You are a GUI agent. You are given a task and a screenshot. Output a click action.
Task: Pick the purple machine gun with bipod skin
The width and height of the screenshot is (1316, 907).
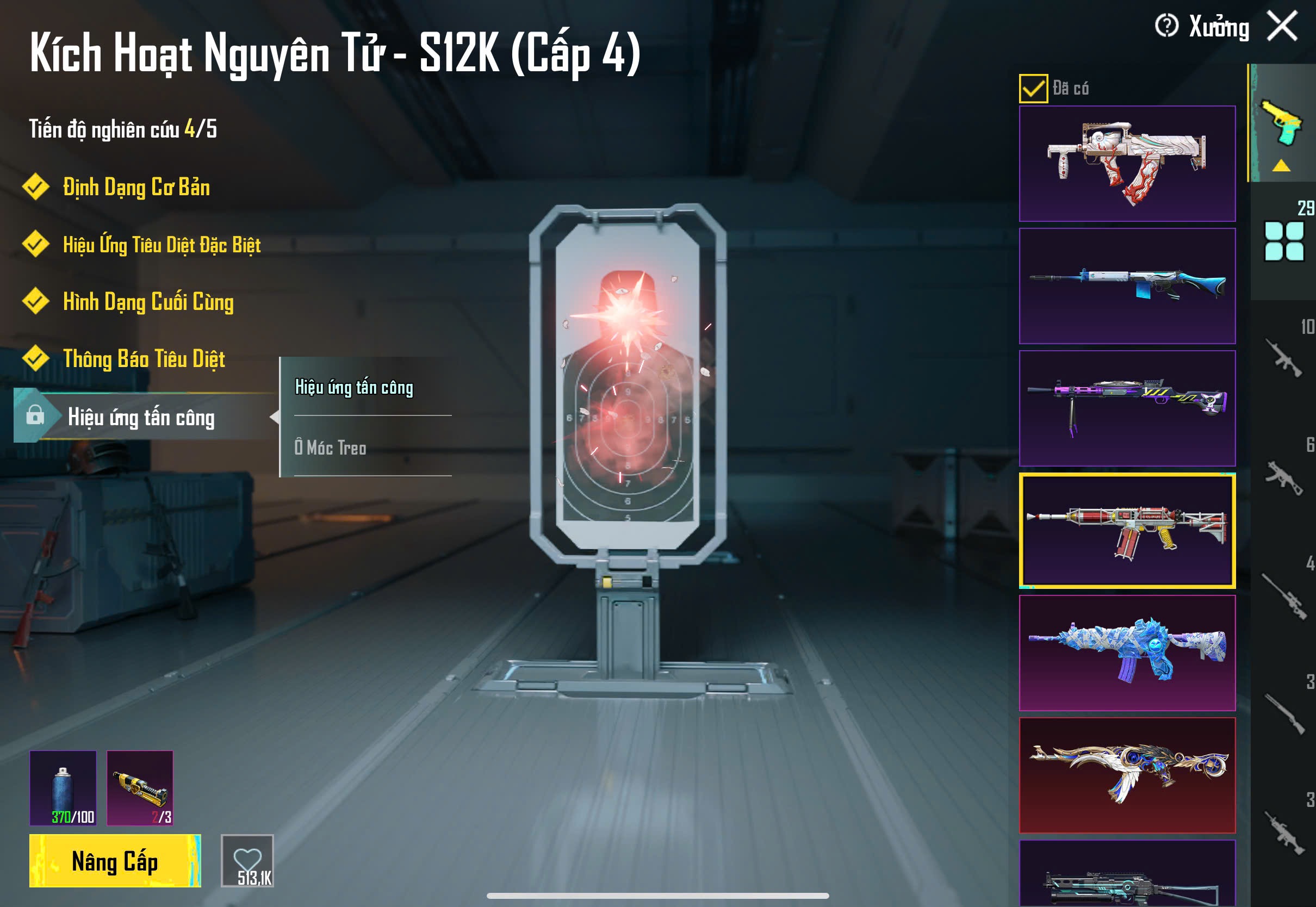click(x=1127, y=408)
